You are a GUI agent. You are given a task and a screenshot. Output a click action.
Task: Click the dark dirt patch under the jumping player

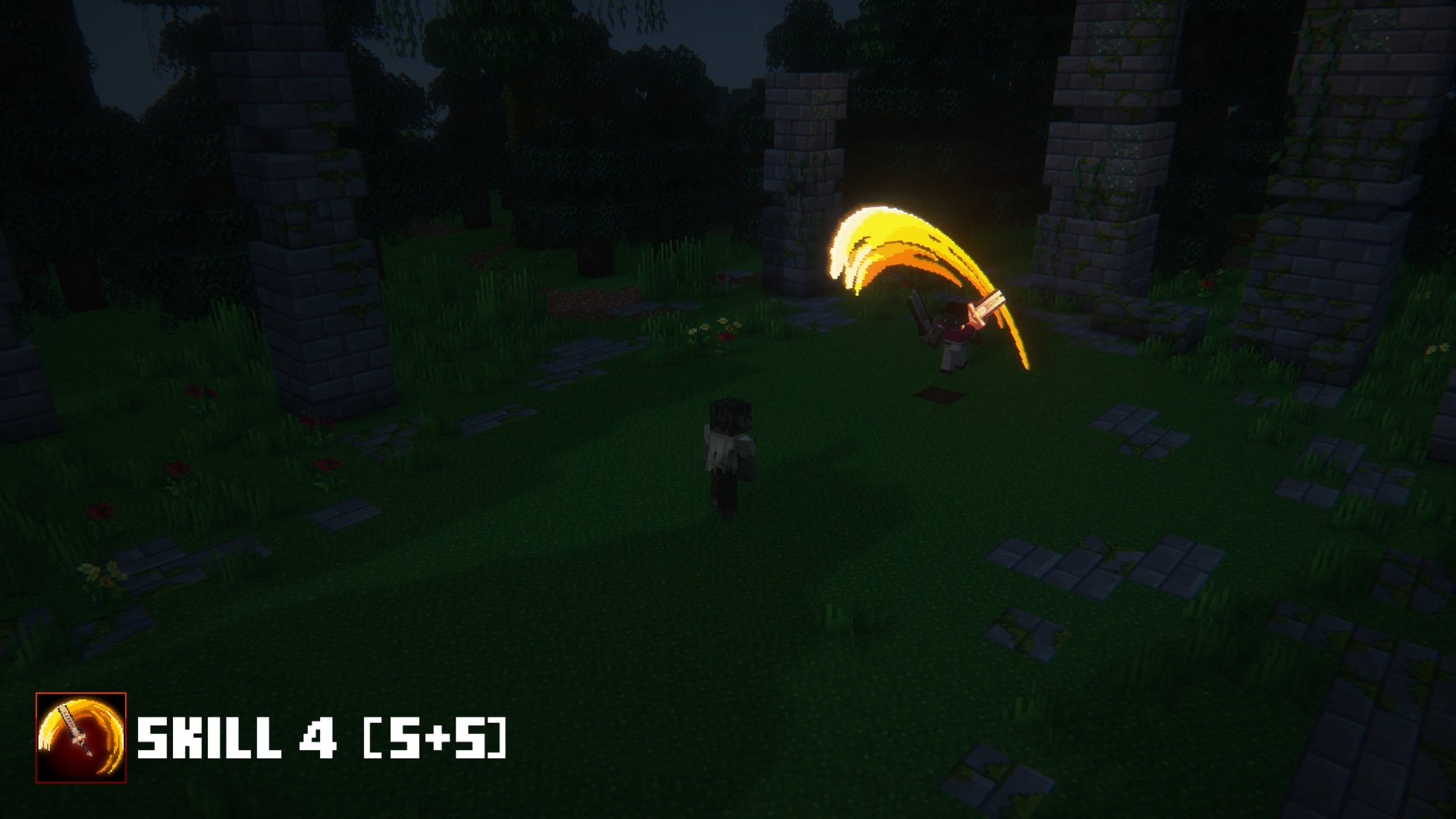coord(937,394)
